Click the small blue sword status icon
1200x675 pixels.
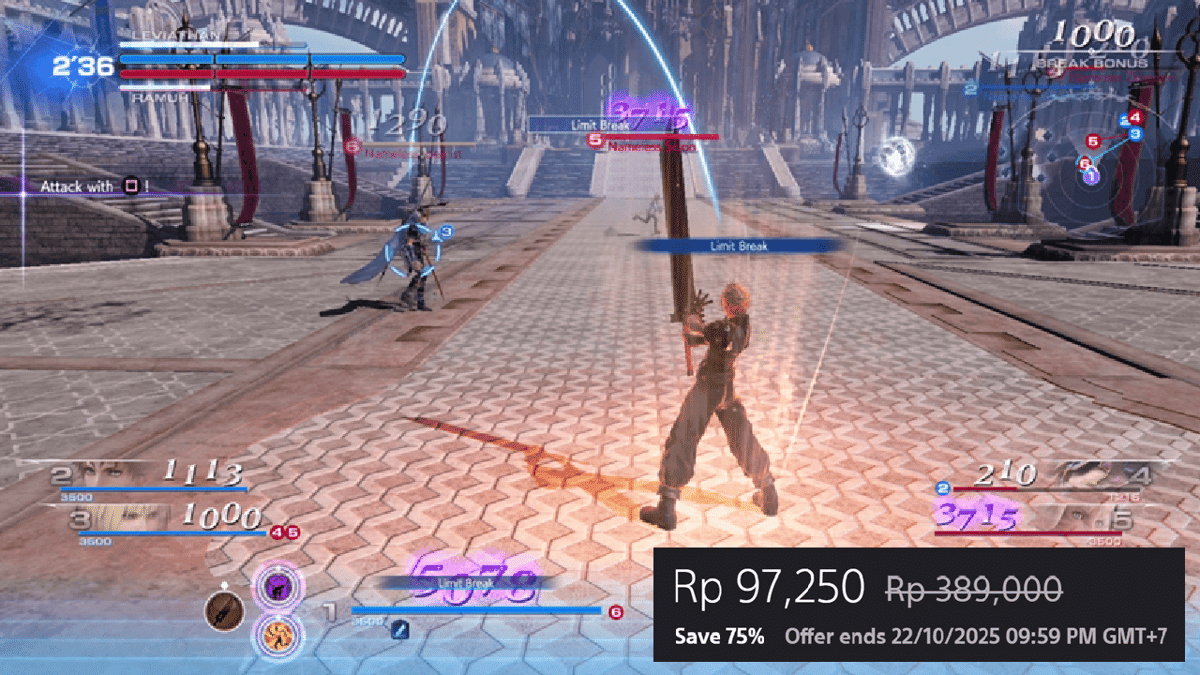399,628
